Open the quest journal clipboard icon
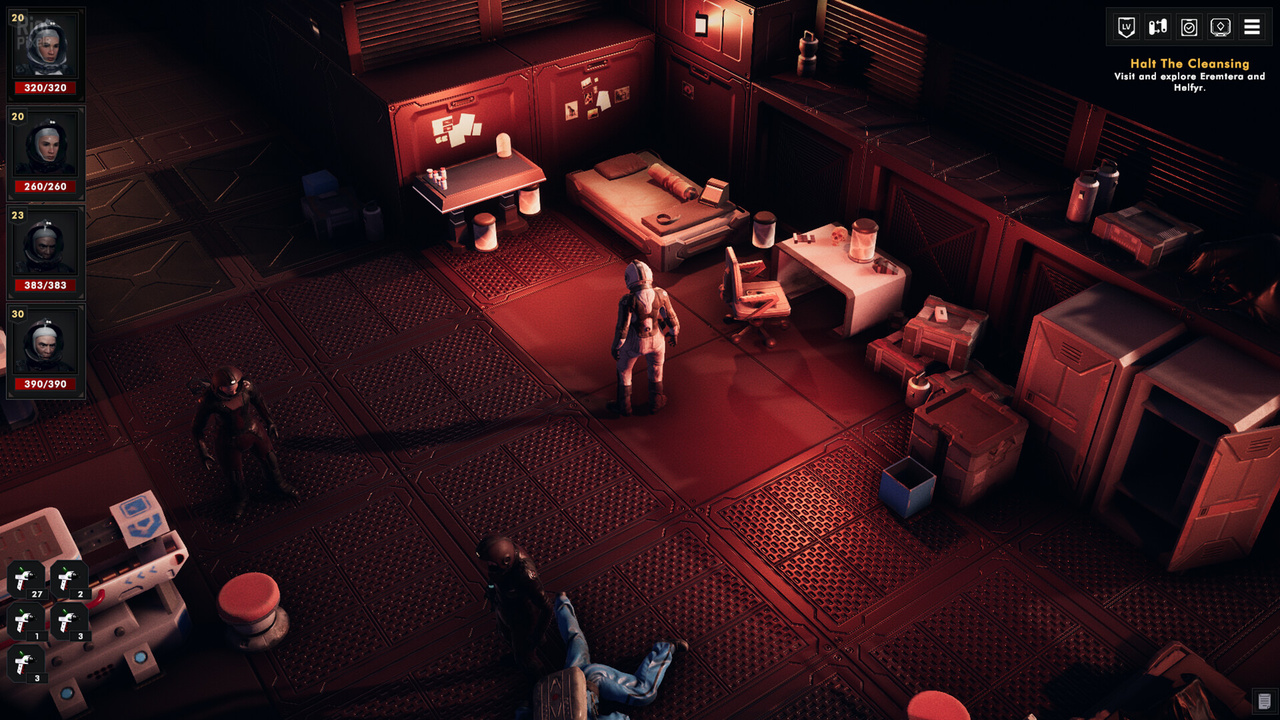Screen dimensions: 1280x720 (x=1190, y=27)
